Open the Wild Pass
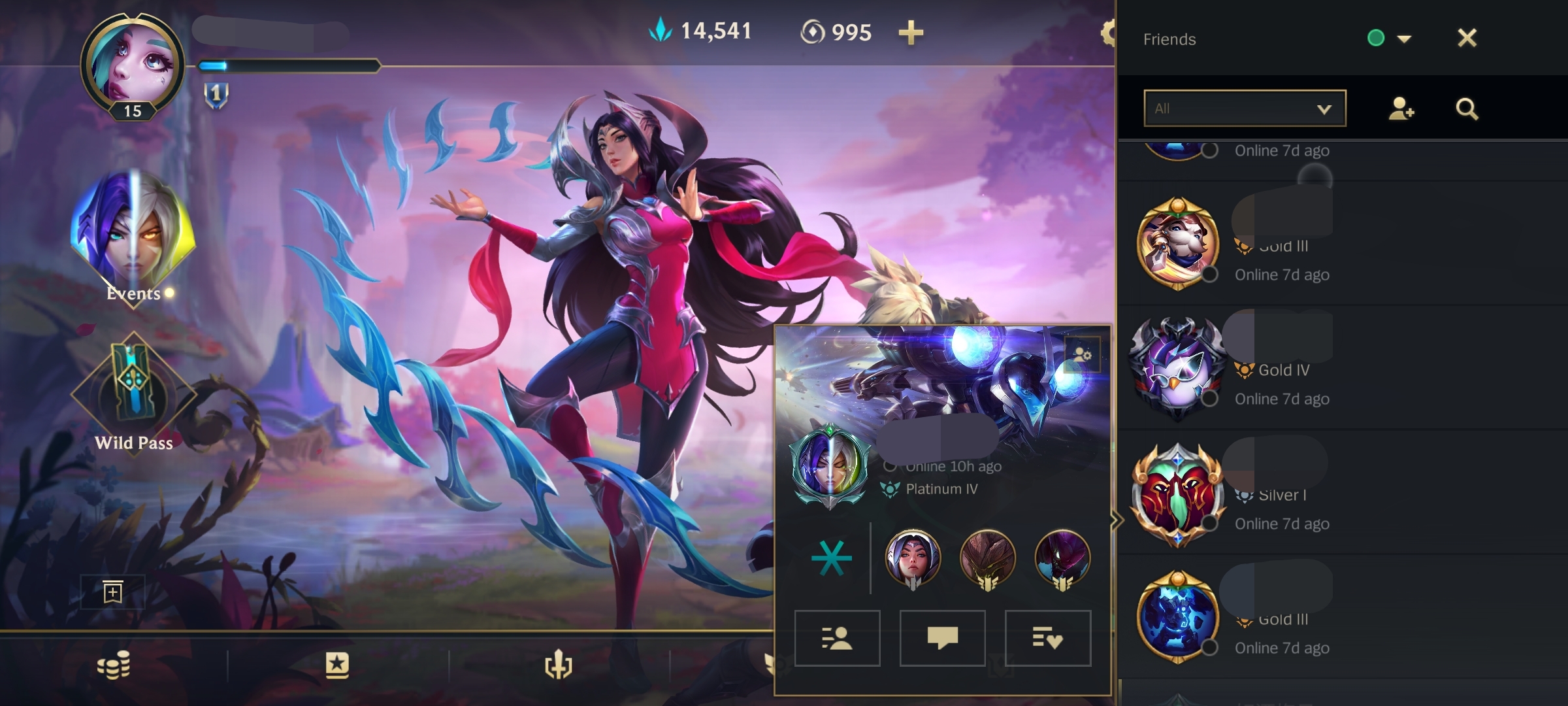1568x706 pixels. (133, 392)
